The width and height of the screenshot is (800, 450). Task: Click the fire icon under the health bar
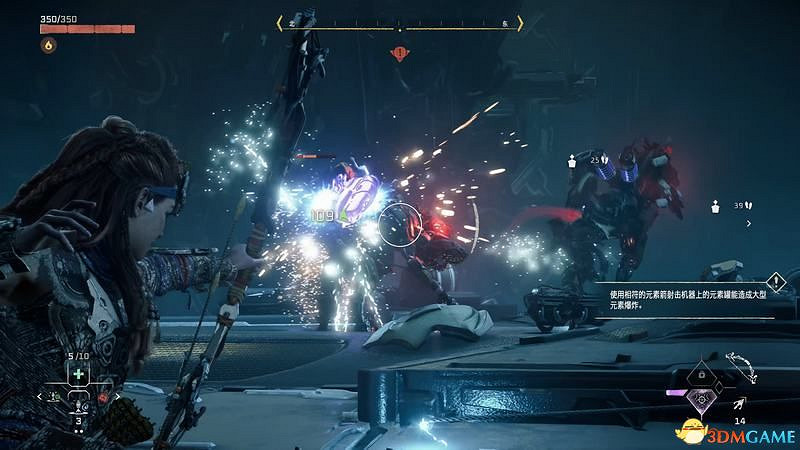(46, 46)
